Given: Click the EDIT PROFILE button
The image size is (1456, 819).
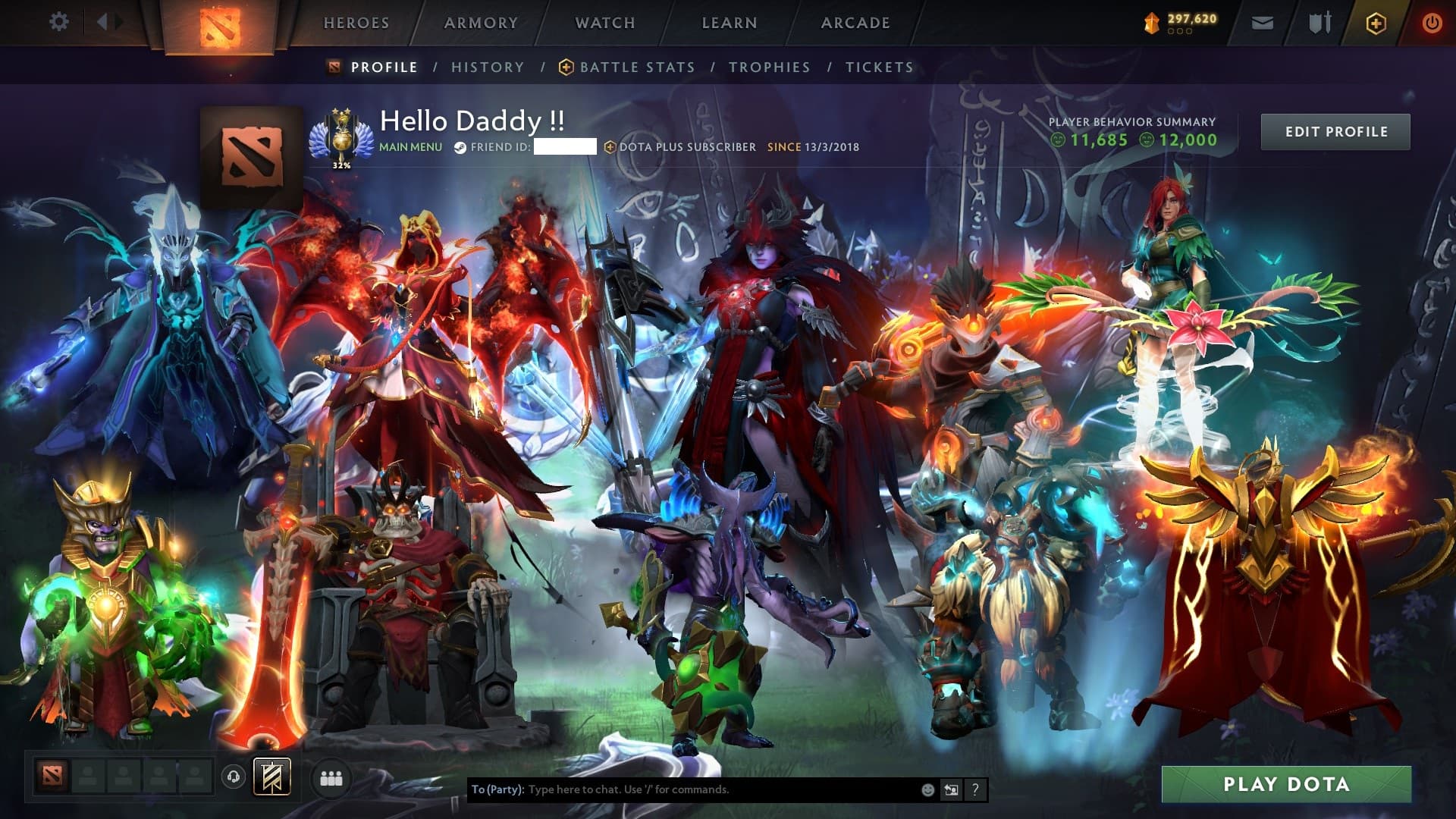Looking at the screenshot, I should pos(1335,131).
